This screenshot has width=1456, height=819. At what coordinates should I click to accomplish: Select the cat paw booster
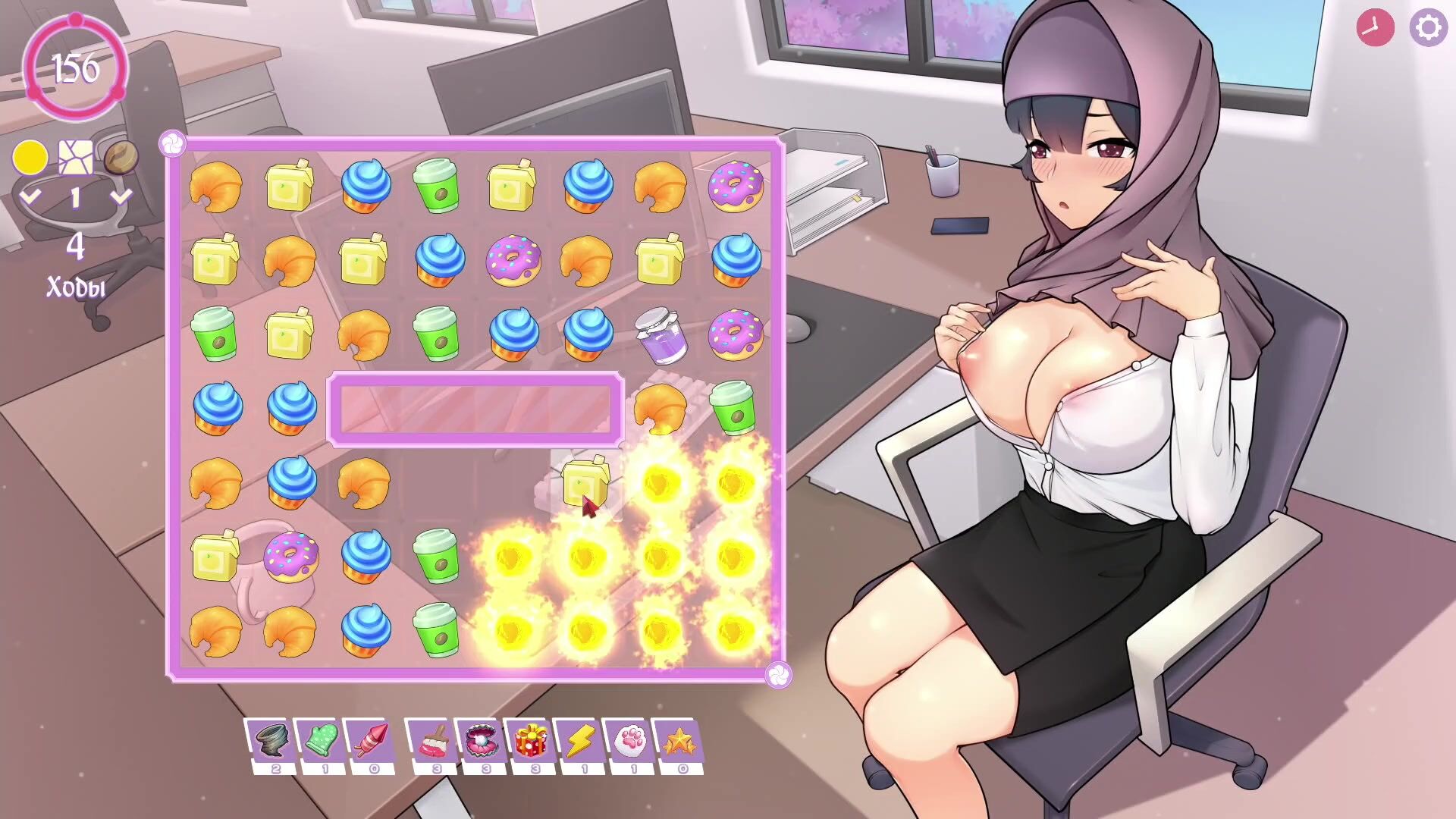629,740
